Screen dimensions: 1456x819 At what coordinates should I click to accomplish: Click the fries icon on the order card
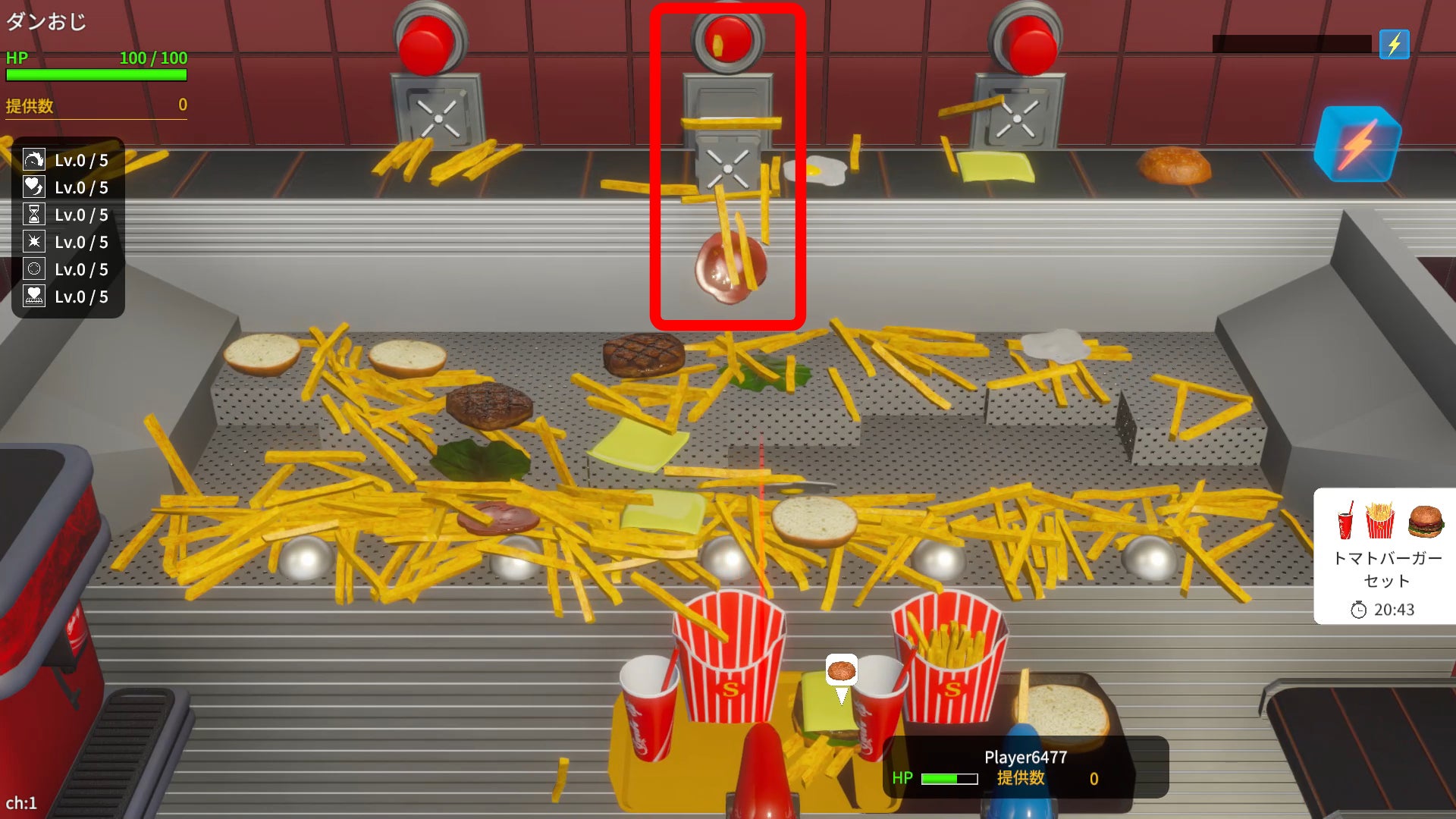(x=1380, y=520)
